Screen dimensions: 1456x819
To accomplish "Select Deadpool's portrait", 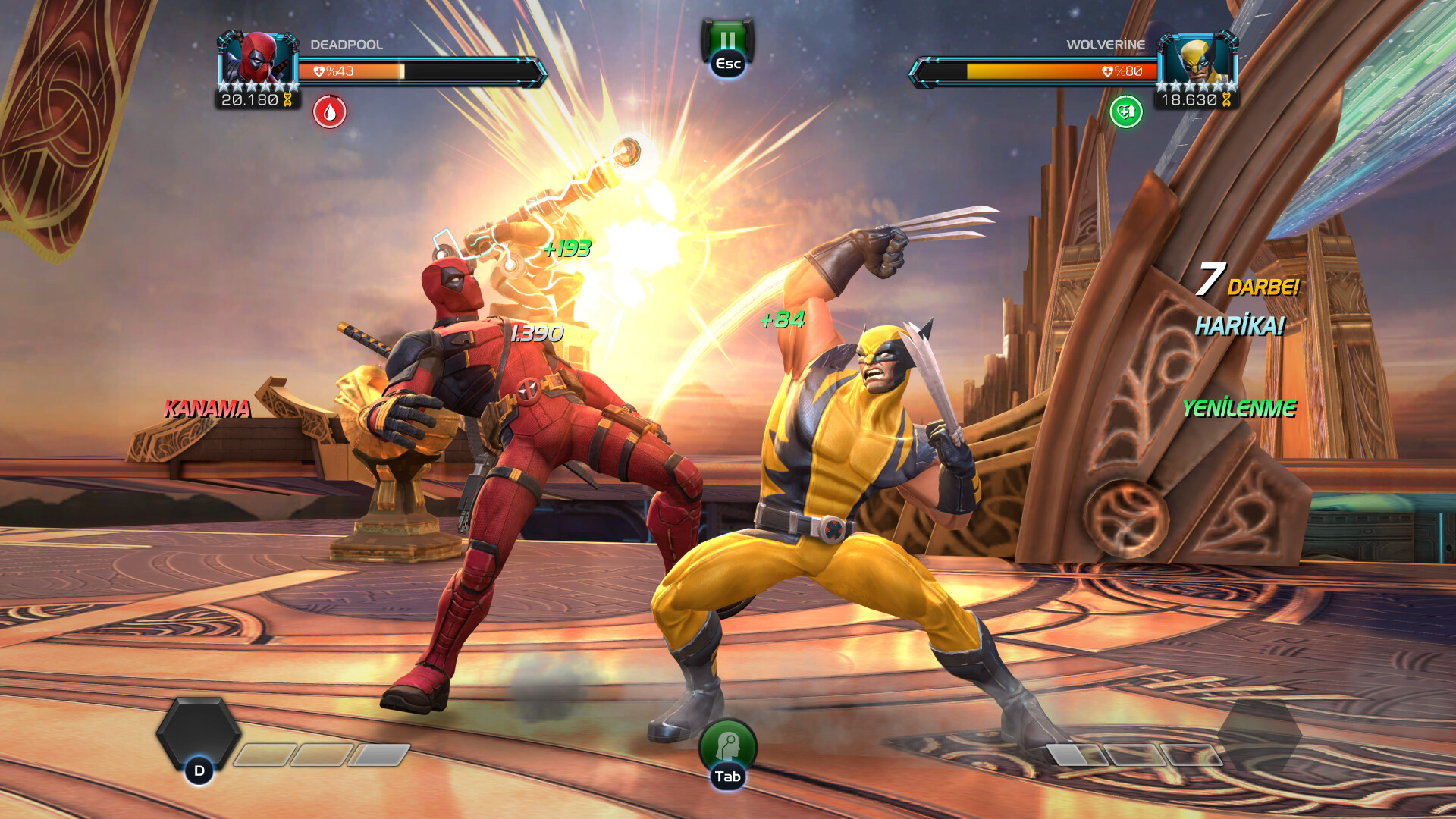I will coord(258,58).
